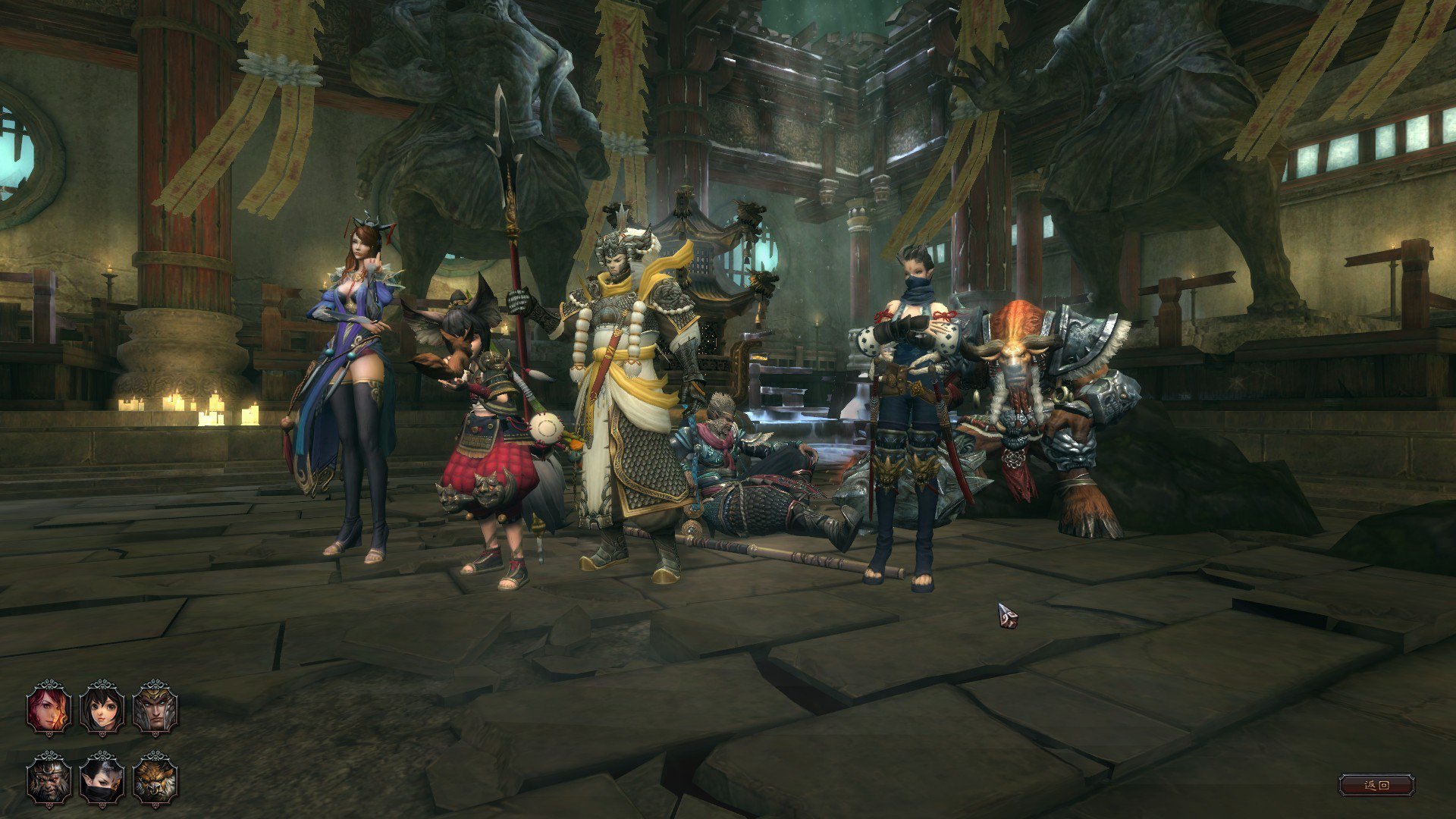Image resolution: width=1456 pixels, height=819 pixels.
Task: Select the red-haired woman portrait
Action: (x=49, y=708)
